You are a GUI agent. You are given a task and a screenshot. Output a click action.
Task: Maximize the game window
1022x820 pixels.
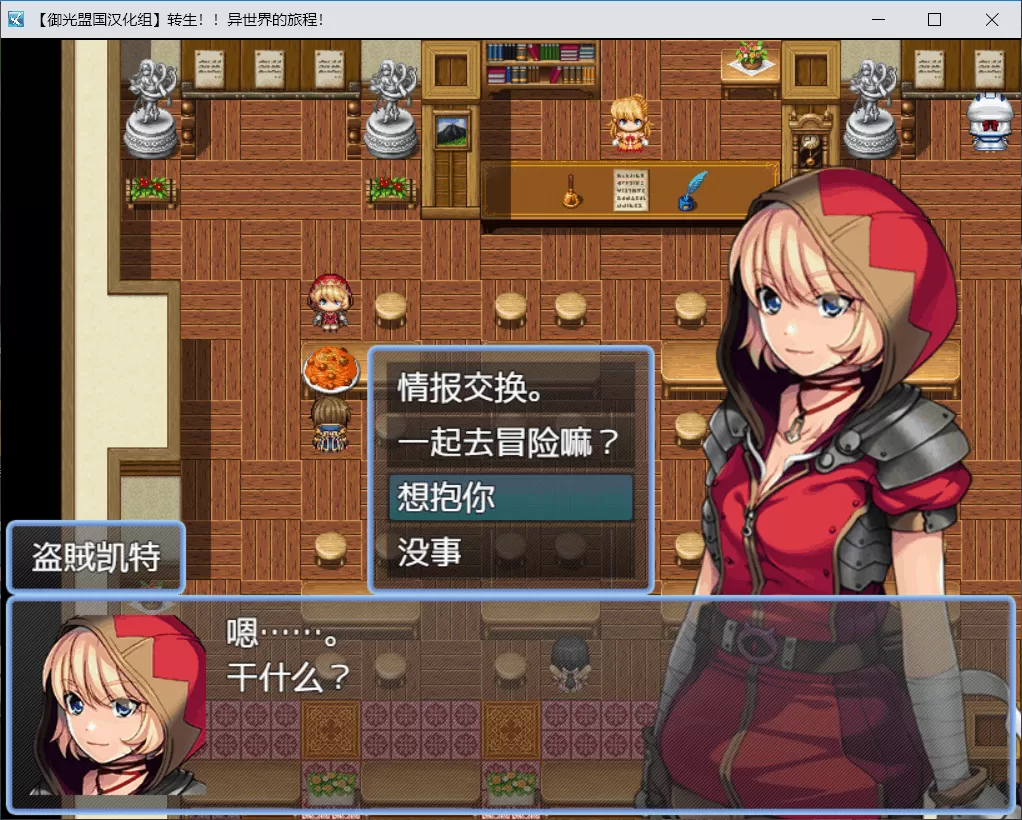pos(934,20)
